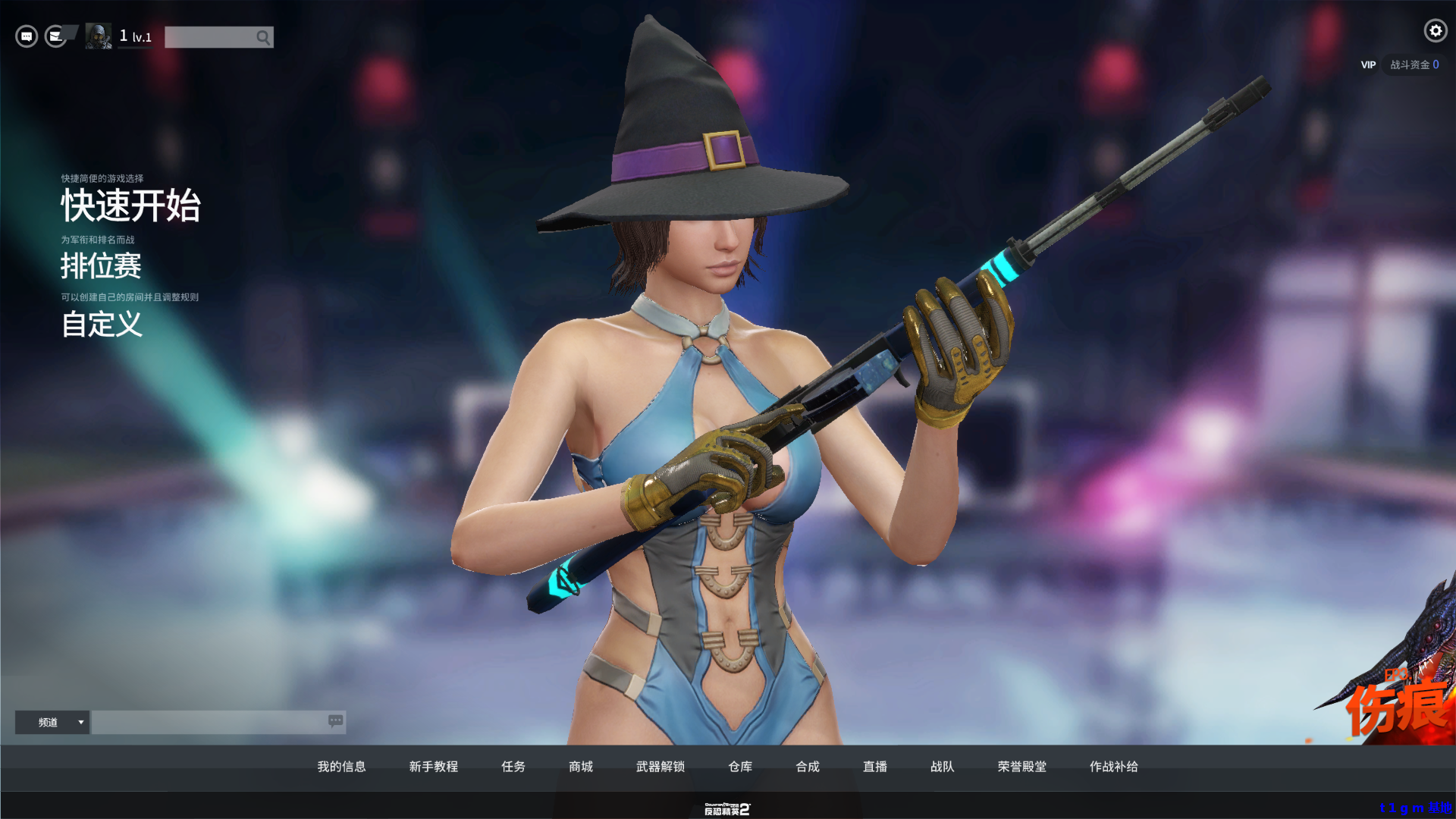Open the VIP panel

[1368, 64]
